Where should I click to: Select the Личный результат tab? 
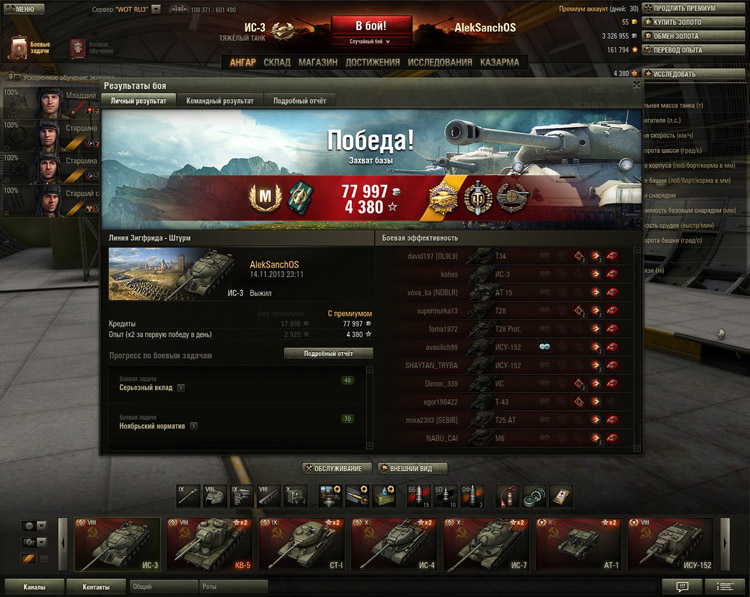[139, 101]
